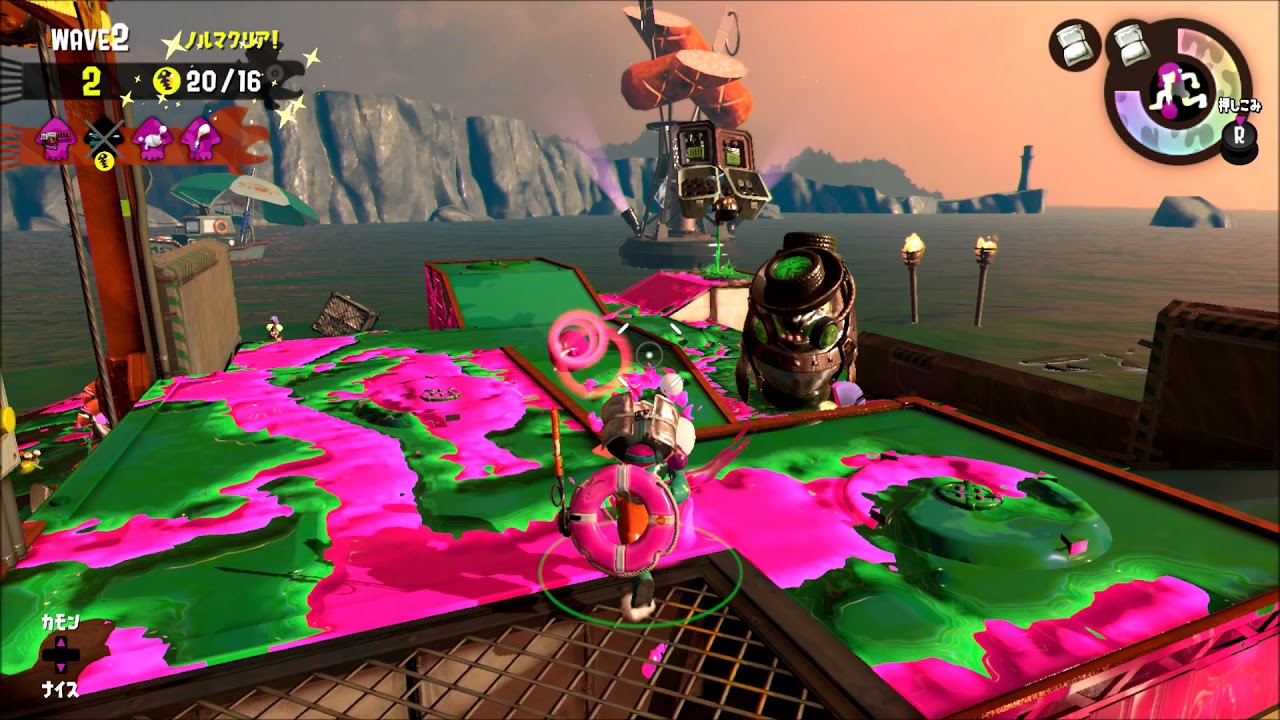Expand the D-pad down arrow indicator
Screen dimensions: 1280x720
click(61, 668)
